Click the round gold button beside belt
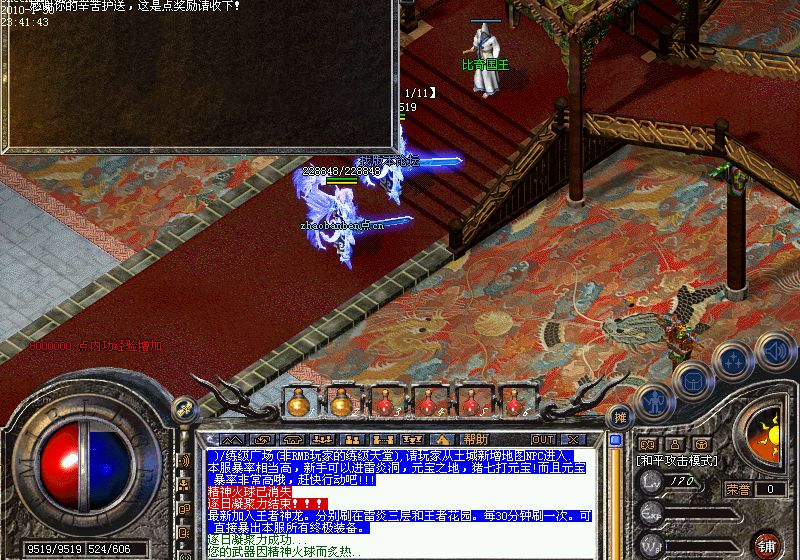The width and height of the screenshot is (800, 560). pos(183,407)
